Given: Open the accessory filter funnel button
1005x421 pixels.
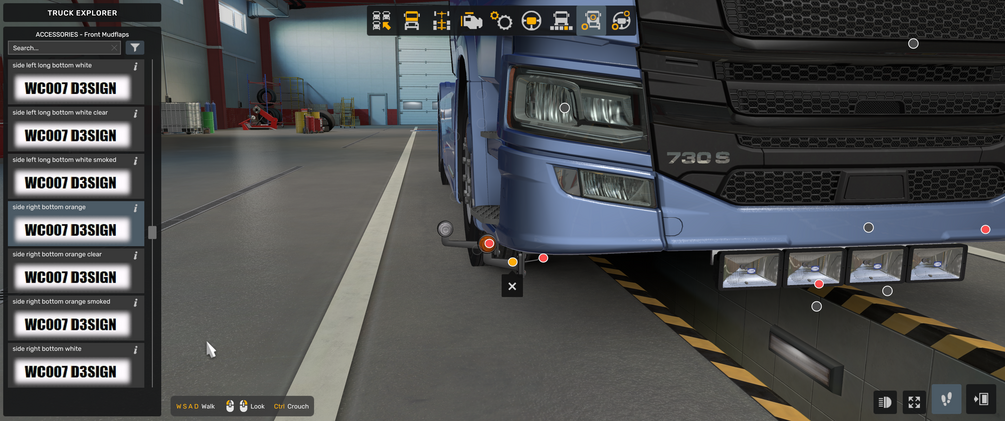Looking at the screenshot, I should 135,48.
